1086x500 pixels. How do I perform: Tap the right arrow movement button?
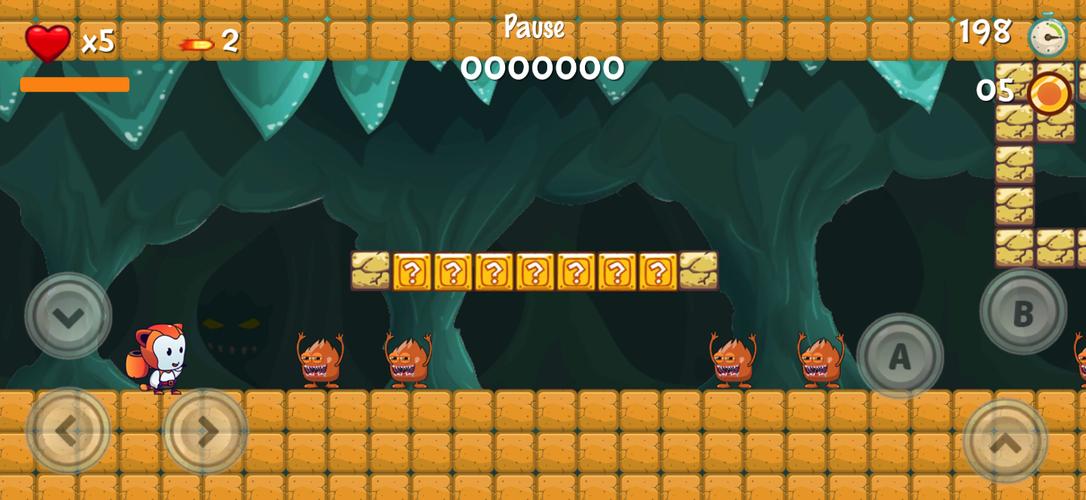(x=205, y=431)
